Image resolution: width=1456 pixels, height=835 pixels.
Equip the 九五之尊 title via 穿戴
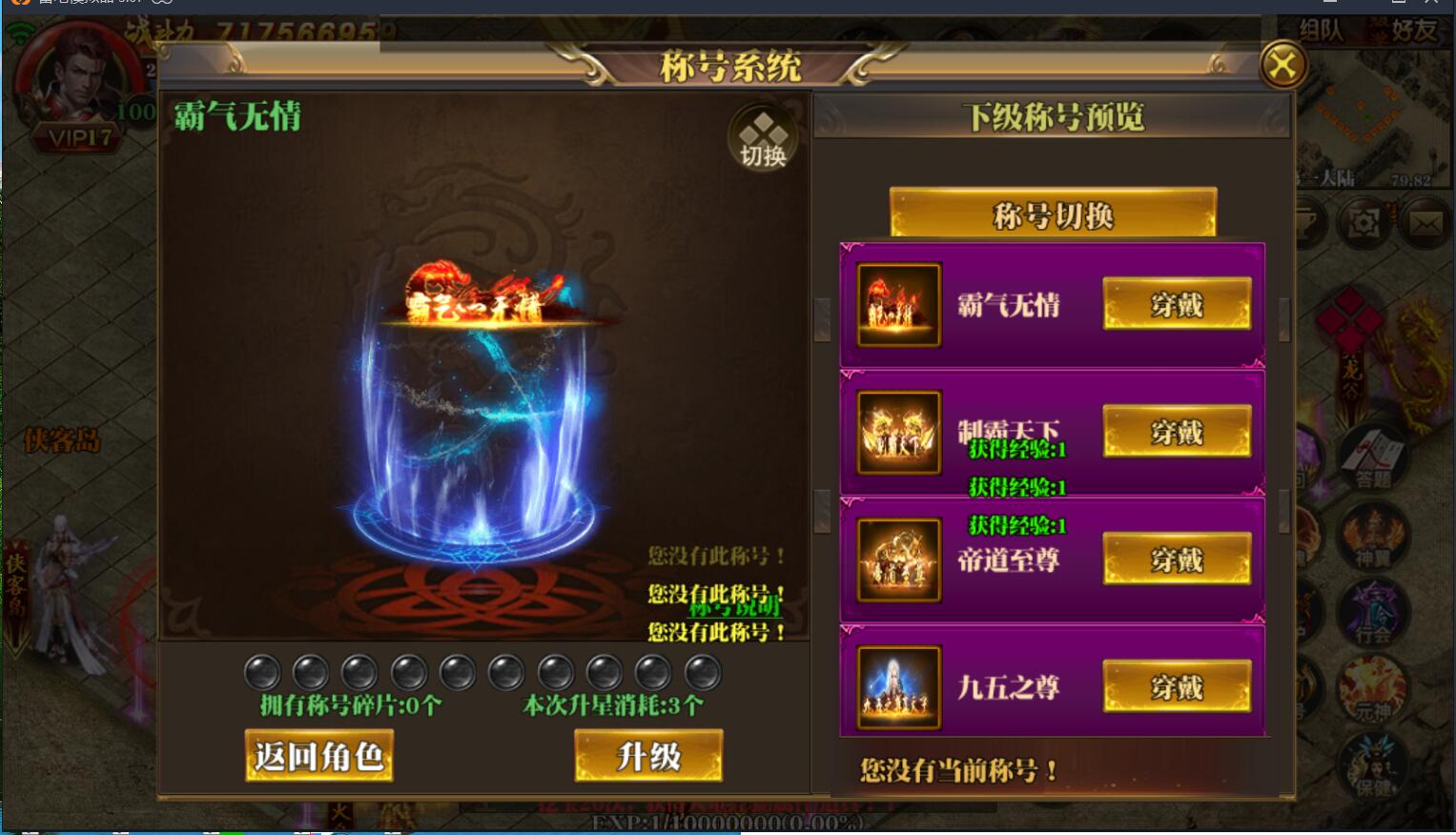1177,686
